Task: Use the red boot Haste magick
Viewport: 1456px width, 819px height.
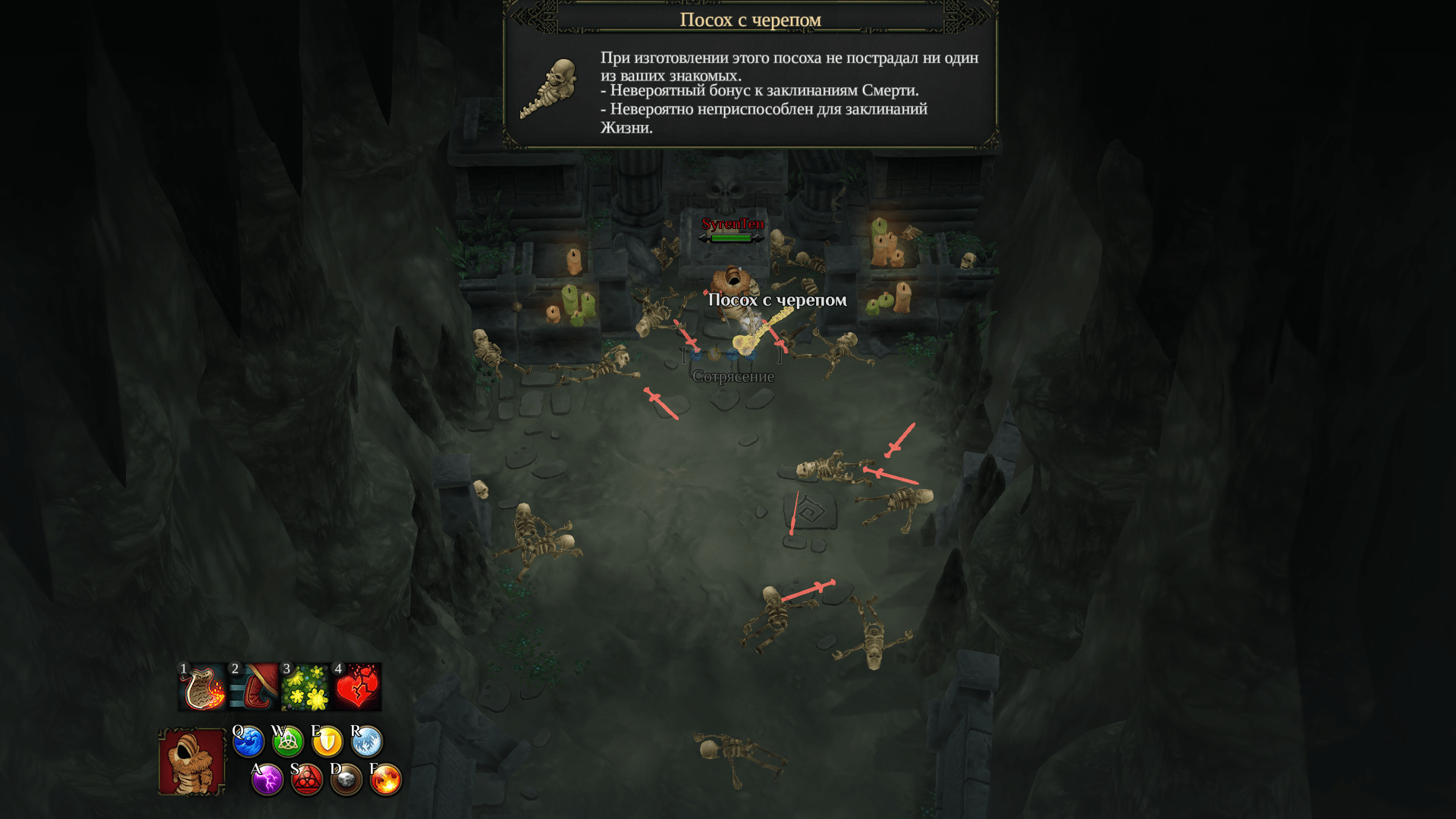Action: [255, 687]
